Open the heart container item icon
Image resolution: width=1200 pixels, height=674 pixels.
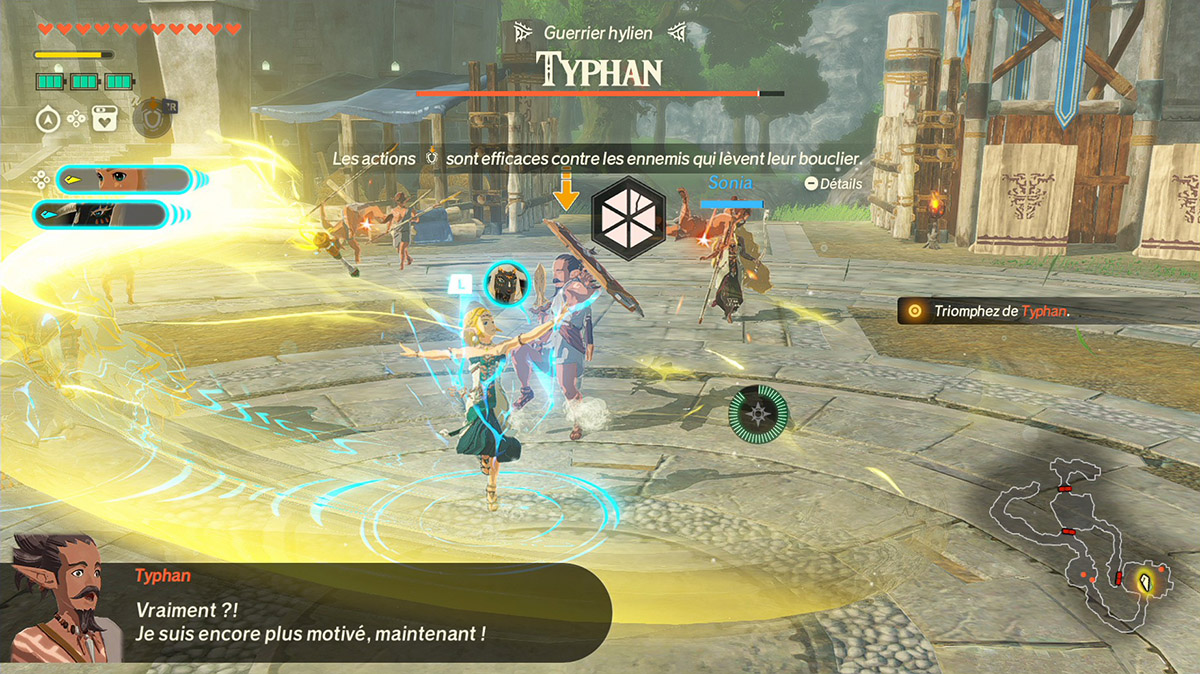104,119
